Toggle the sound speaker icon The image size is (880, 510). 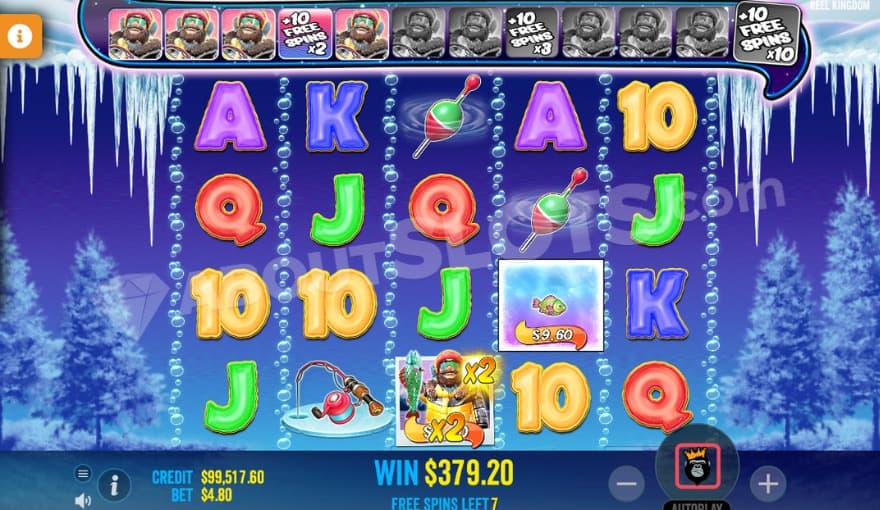click(x=83, y=499)
